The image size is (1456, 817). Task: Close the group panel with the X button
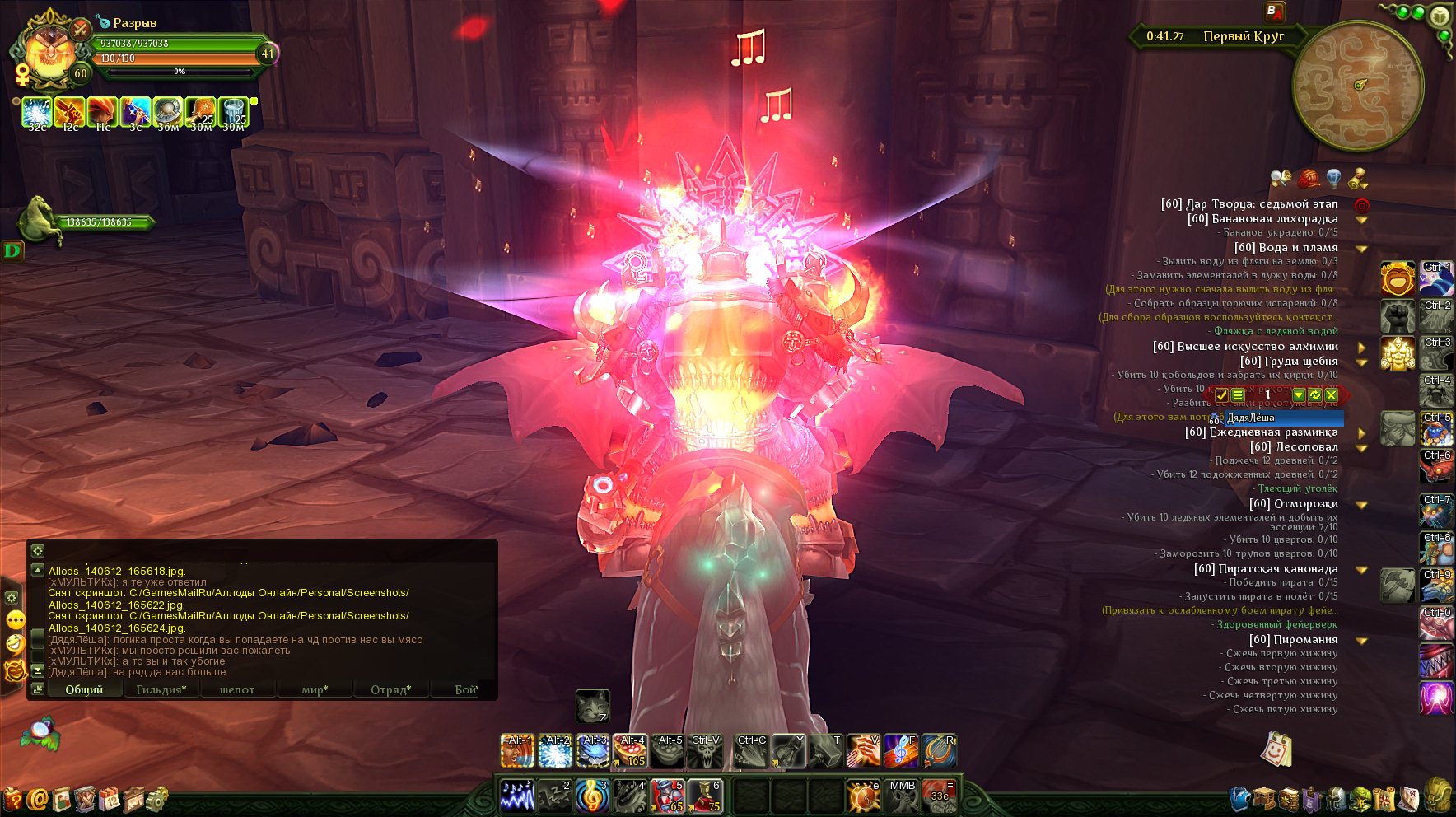1331,395
